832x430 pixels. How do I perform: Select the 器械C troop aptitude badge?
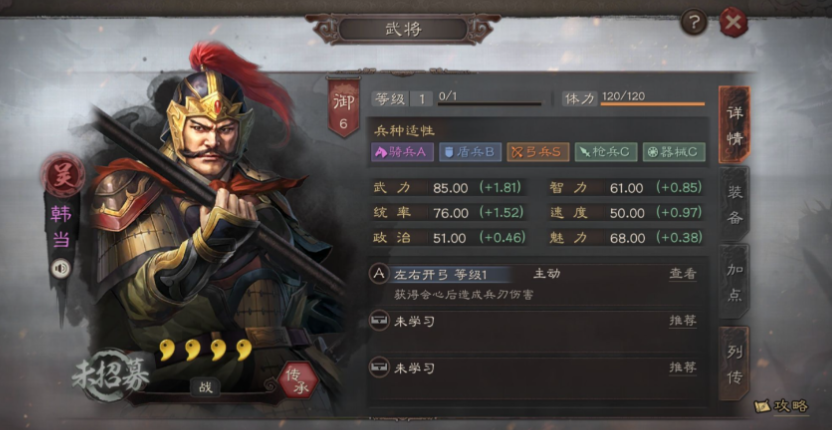click(x=673, y=152)
